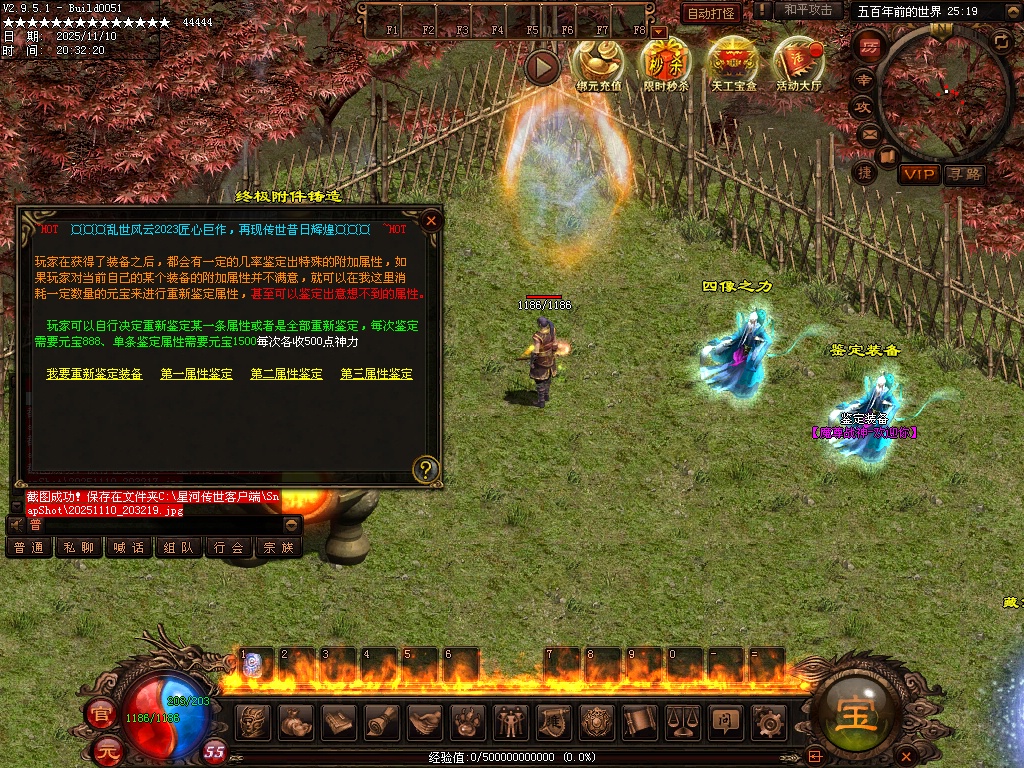The width and height of the screenshot is (1024, 768).
Task: Change the 和平攻击 attack mode
Action: pos(808,11)
